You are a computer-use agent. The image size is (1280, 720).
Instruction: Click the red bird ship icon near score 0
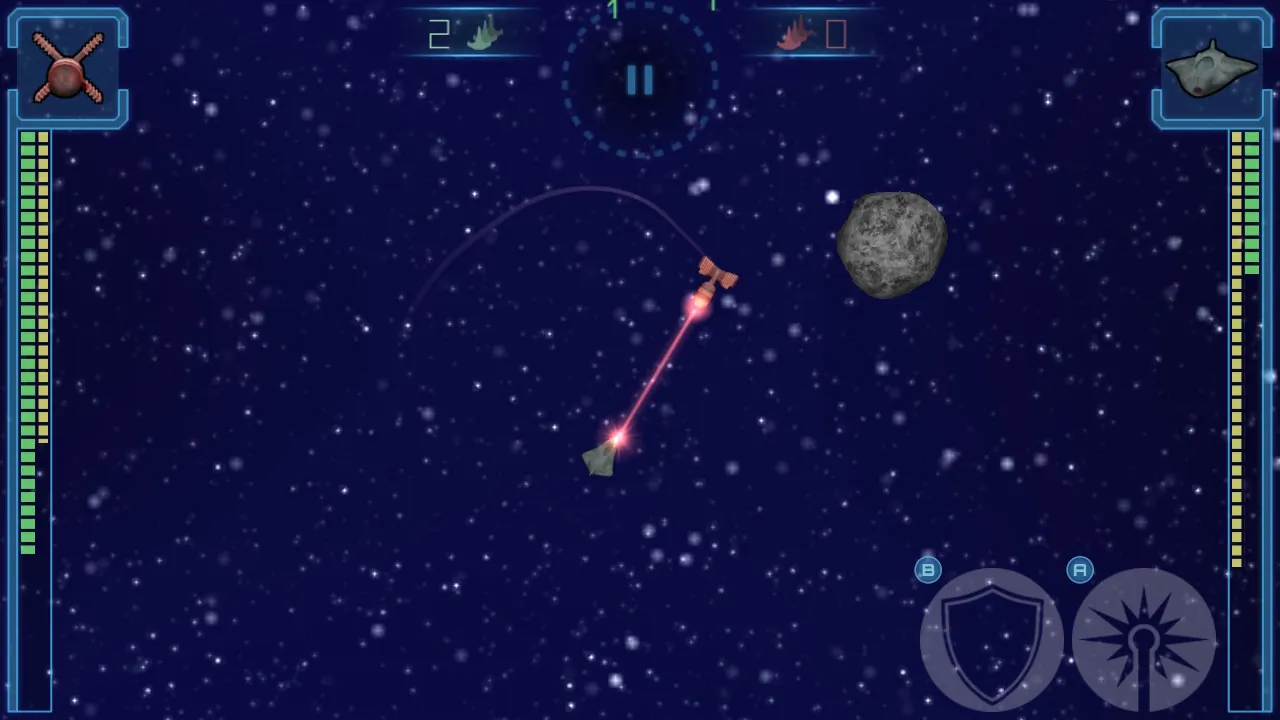coord(795,35)
